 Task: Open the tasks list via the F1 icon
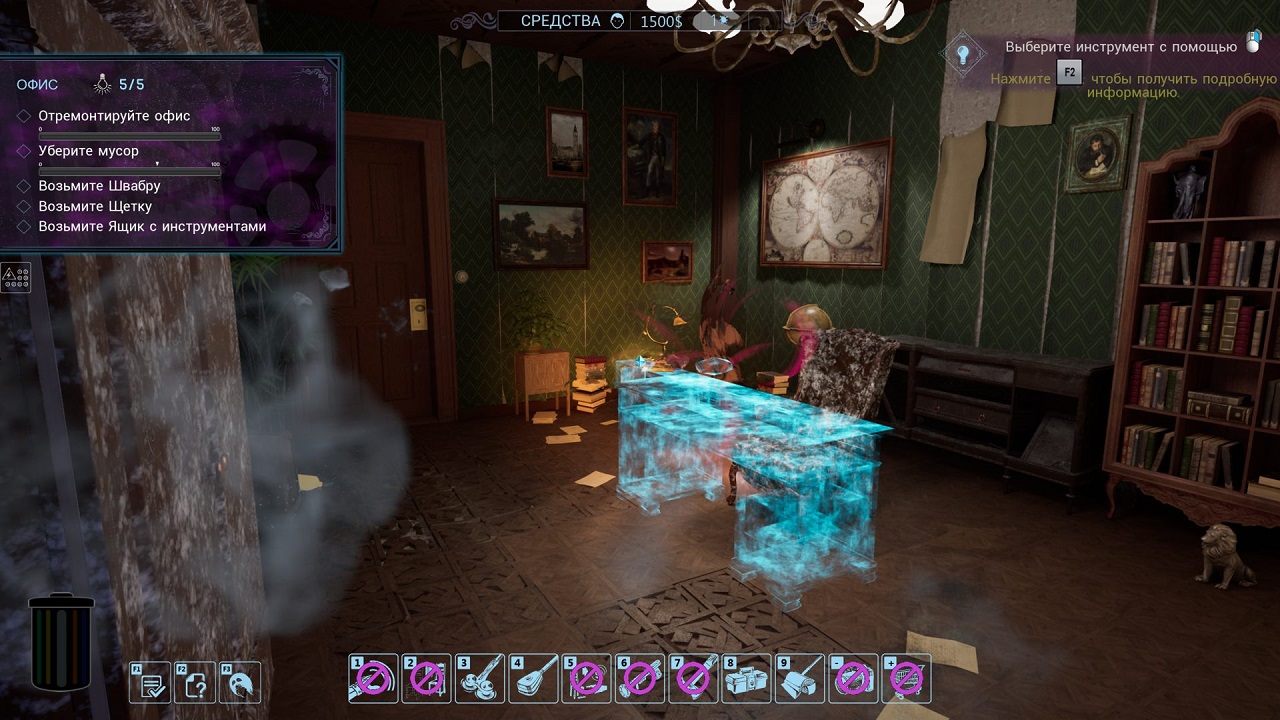pos(150,683)
